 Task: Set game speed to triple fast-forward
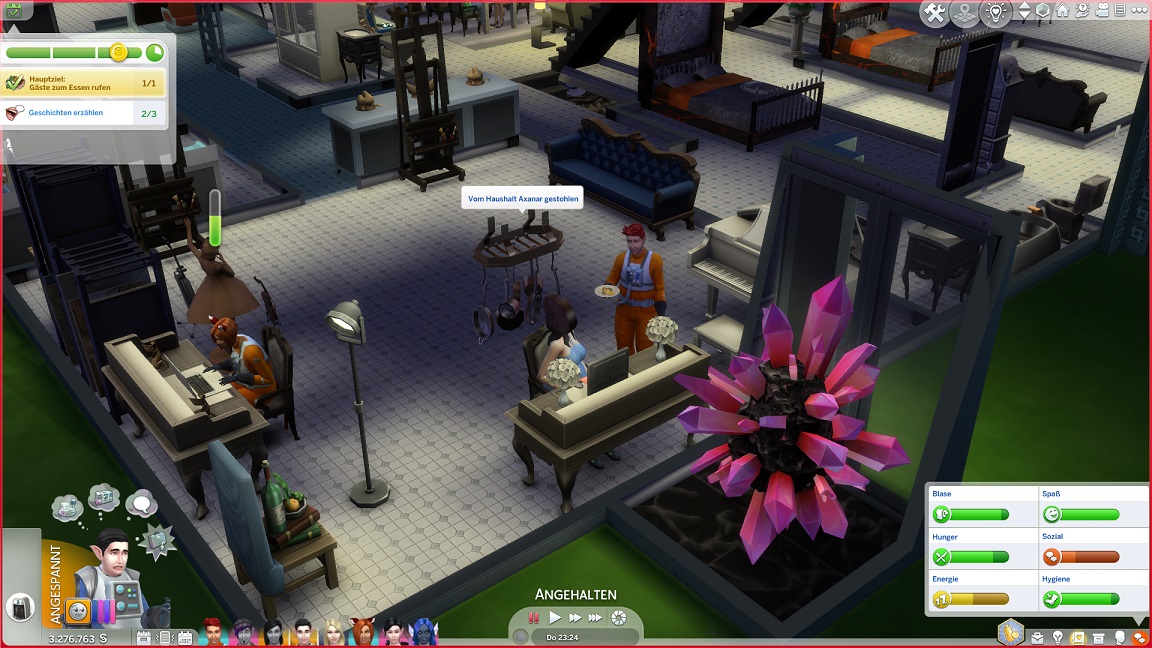[596, 618]
